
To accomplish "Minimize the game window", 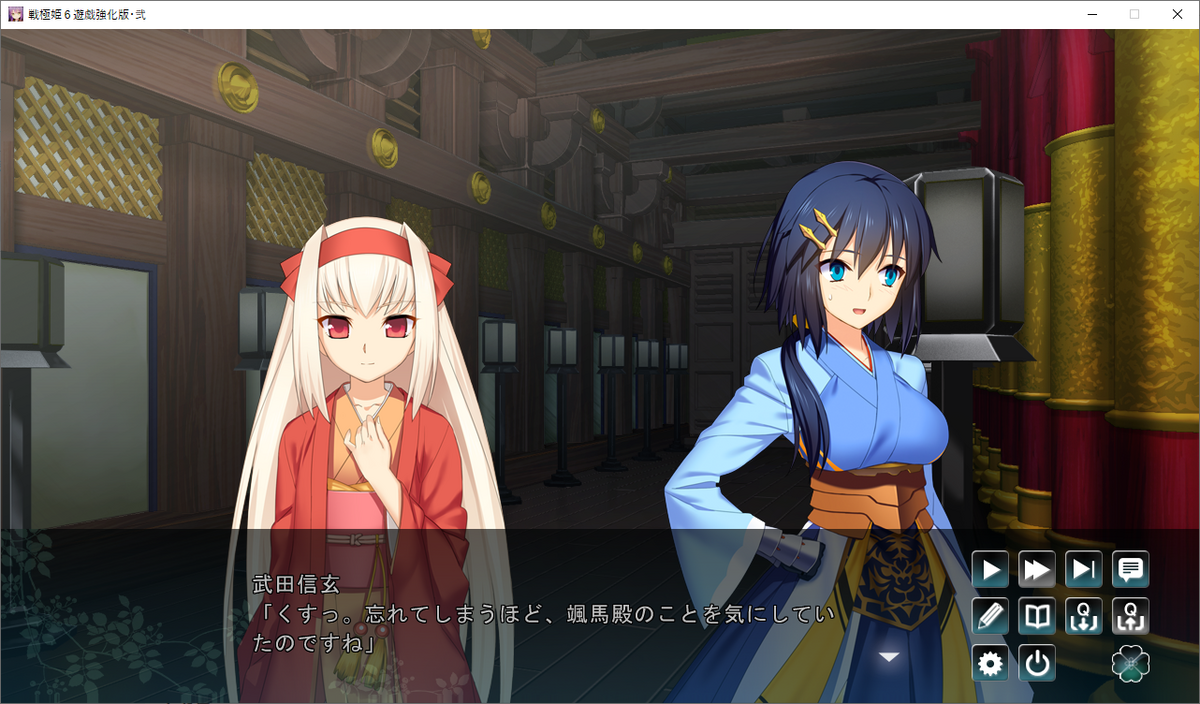I will (x=1092, y=14).
